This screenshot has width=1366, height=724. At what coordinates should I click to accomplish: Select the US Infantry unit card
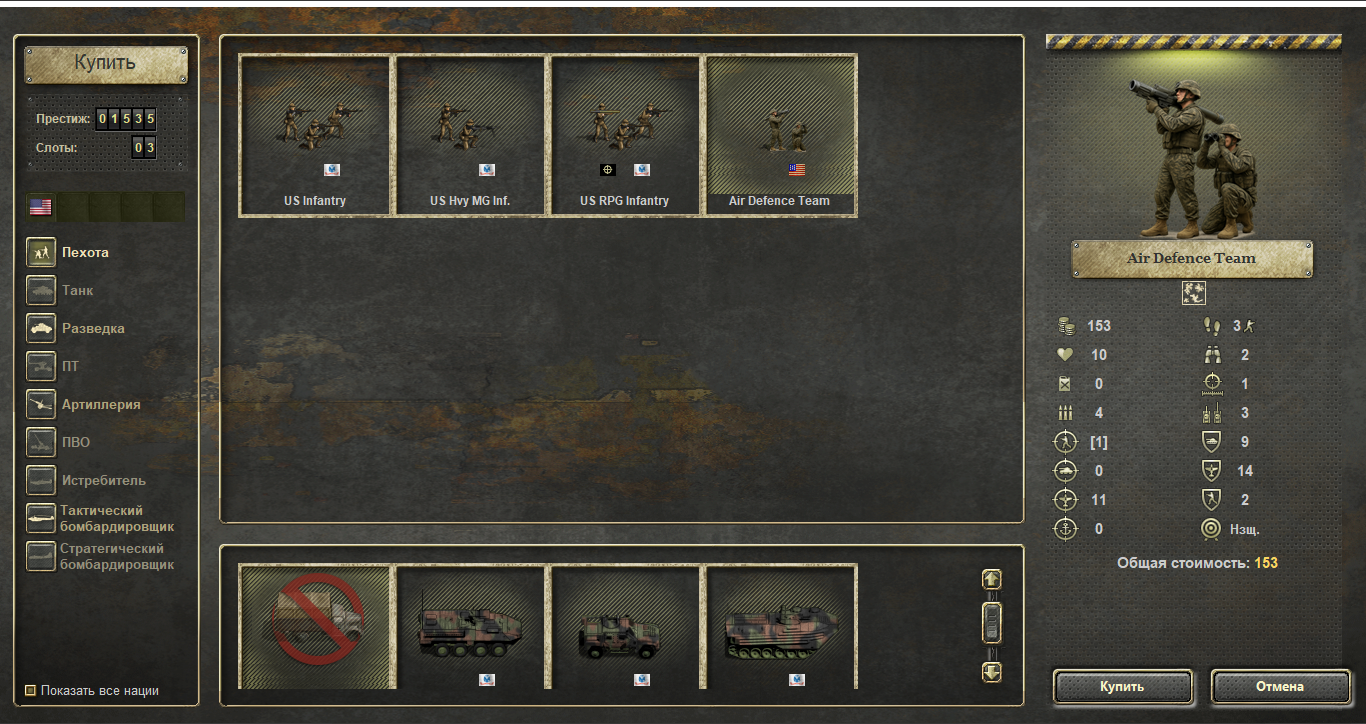[315, 135]
